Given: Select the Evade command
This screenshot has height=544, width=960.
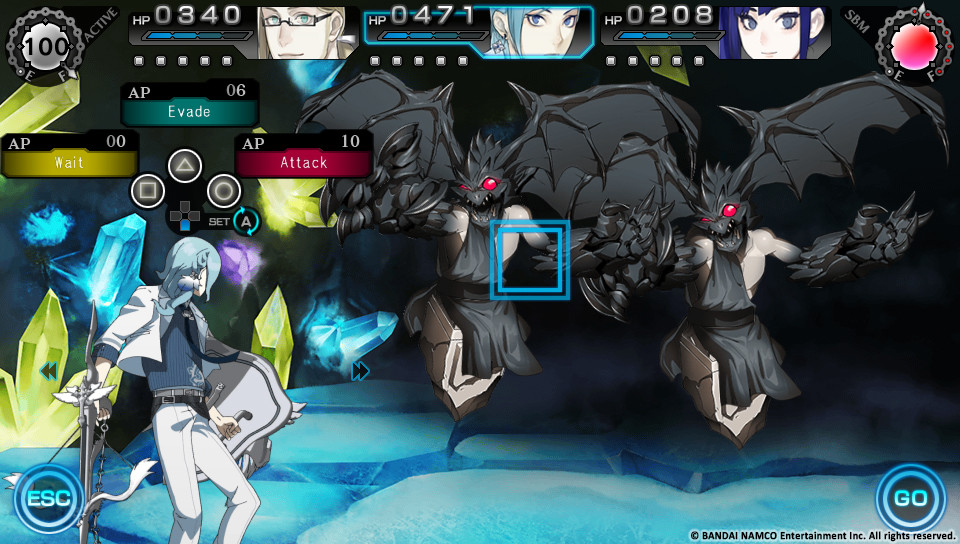Looking at the screenshot, I should pyautogui.click(x=189, y=111).
